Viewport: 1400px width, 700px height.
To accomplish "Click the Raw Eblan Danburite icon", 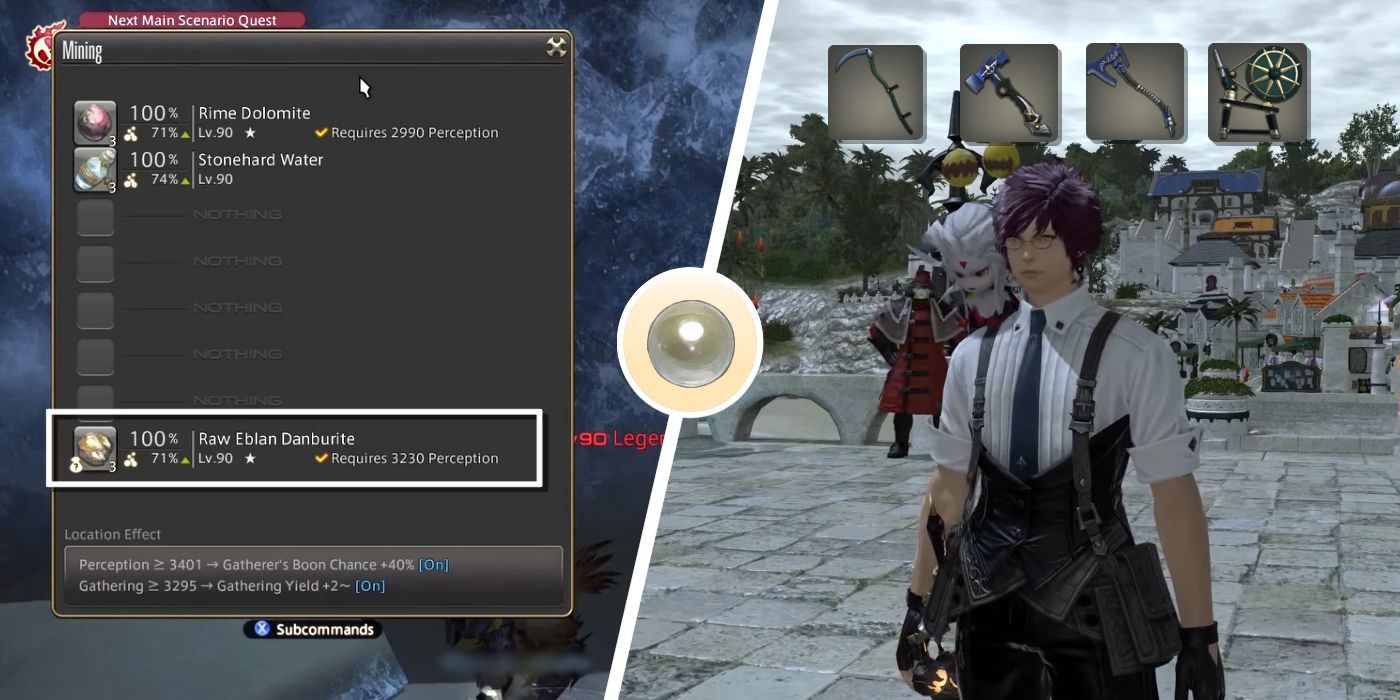I will pyautogui.click(x=95, y=448).
